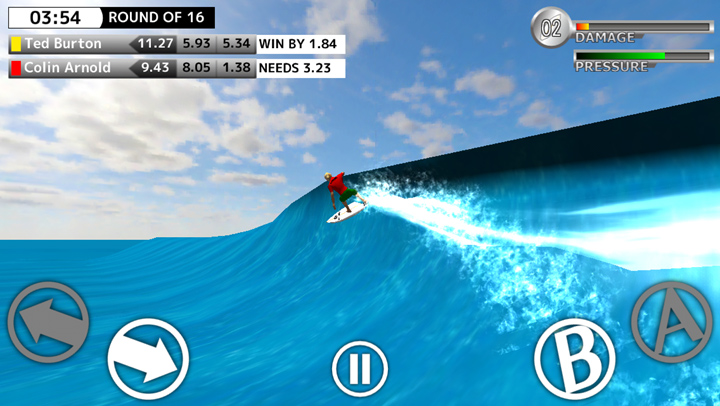This screenshot has height=406, width=720.
Task: Tap the down-right arrow steering button
Action: click(x=148, y=359)
